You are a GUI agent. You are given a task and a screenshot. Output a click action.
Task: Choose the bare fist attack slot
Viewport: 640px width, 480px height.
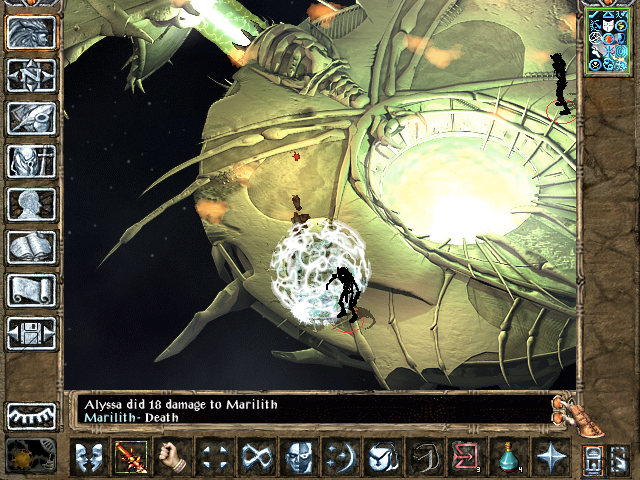click(174, 458)
